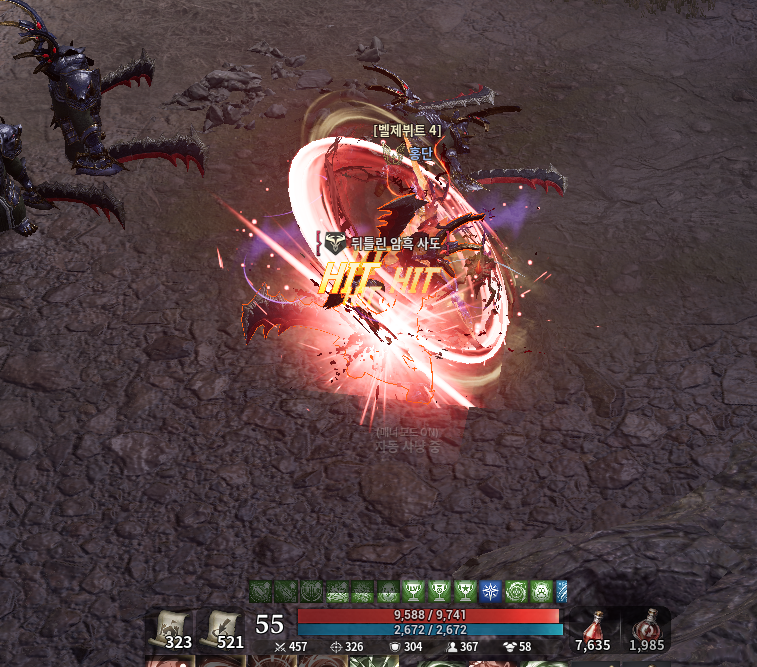Drink the red potion with 7,635 count
This screenshot has height=667, width=757.
pyautogui.click(x=595, y=630)
